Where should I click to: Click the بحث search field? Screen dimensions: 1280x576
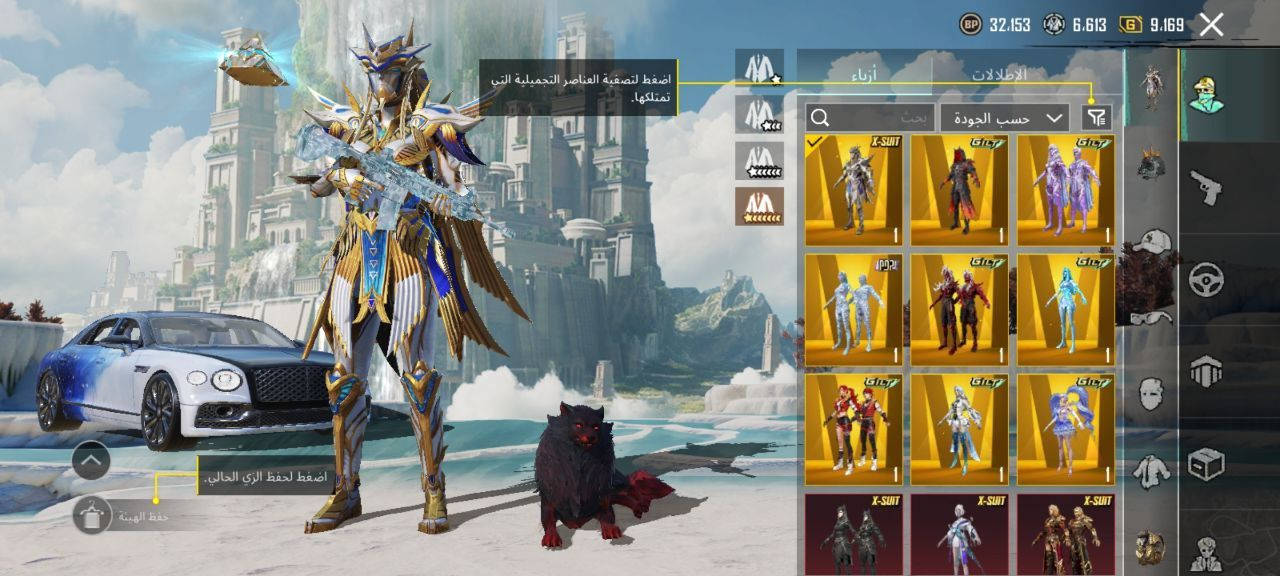pyautogui.click(x=871, y=117)
